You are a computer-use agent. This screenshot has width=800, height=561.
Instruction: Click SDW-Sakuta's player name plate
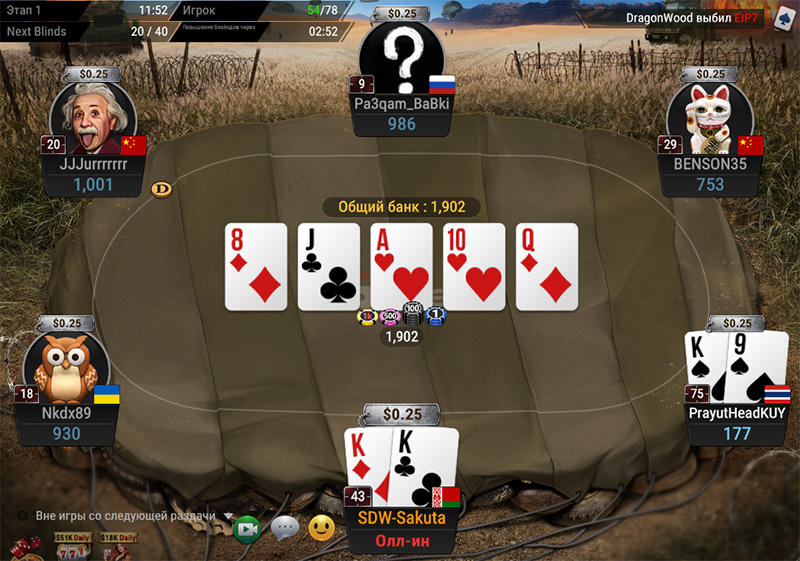[x=403, y=519]
